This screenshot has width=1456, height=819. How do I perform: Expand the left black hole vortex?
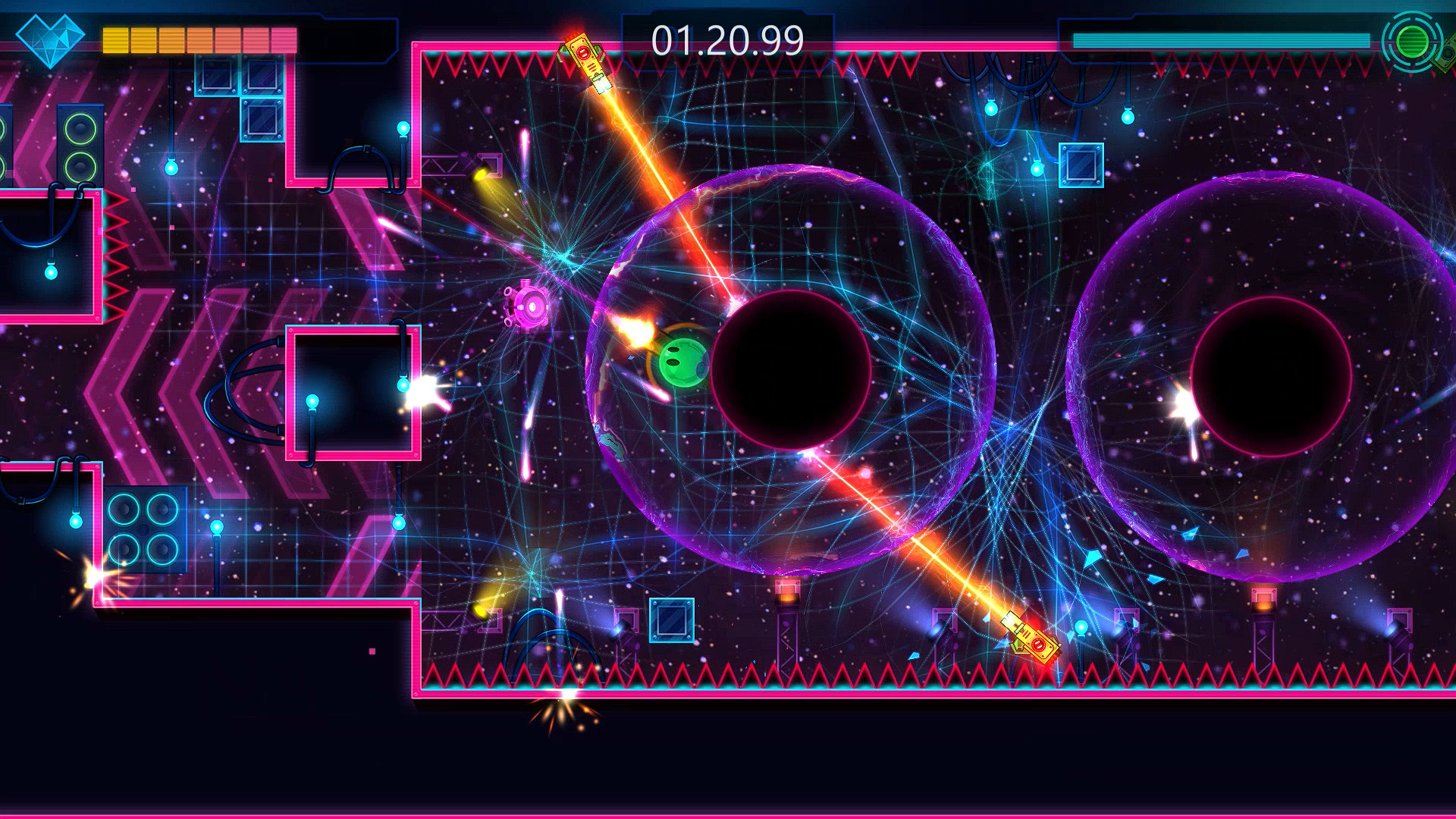793,366
